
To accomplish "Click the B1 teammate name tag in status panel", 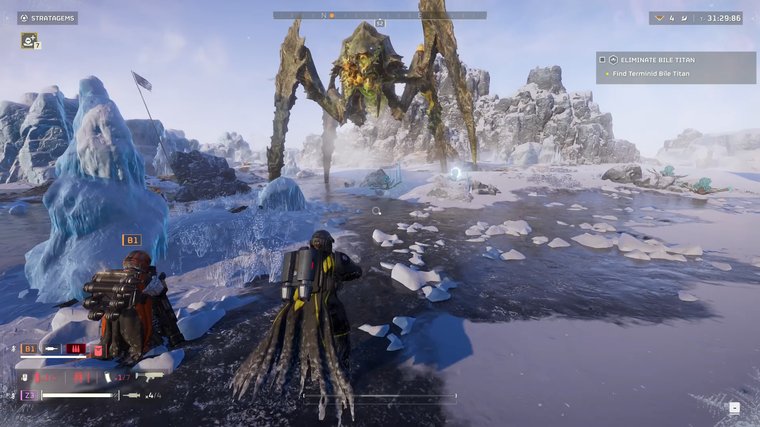I will pyautogui.click(x=30, y=349).
